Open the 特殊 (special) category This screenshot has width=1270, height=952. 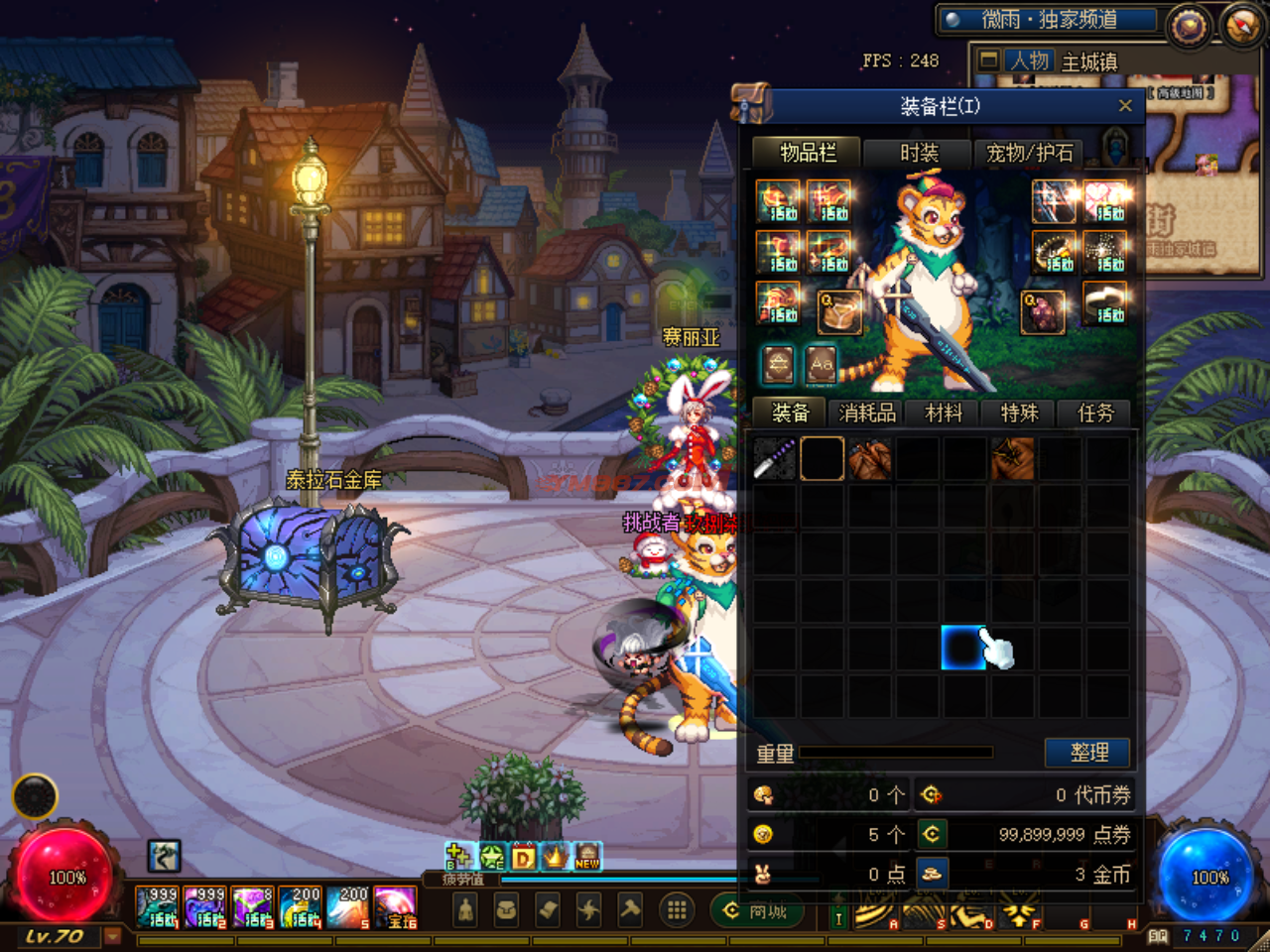point(1019,413)
